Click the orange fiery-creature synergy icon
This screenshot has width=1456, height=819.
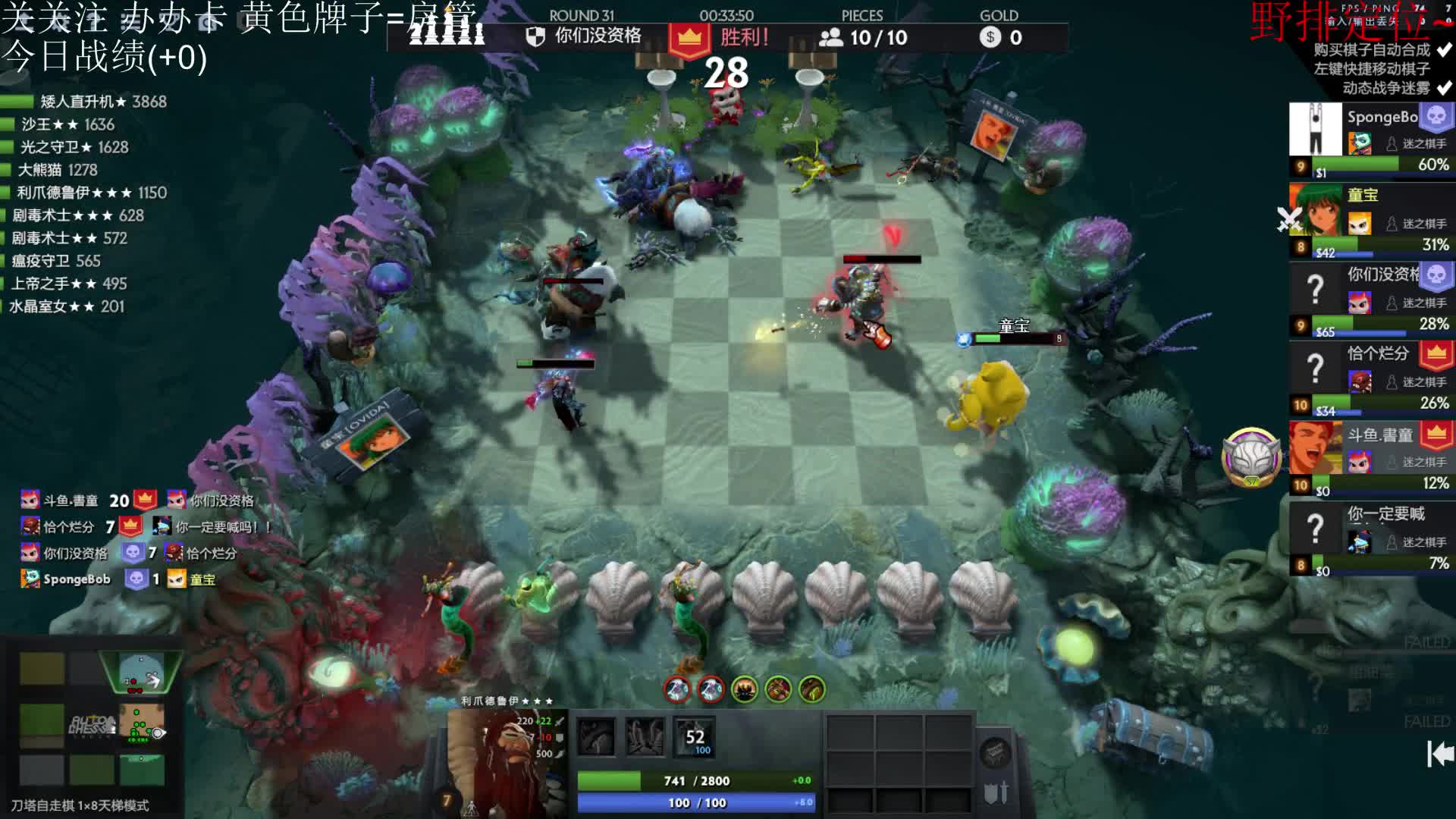pos(745,689)
